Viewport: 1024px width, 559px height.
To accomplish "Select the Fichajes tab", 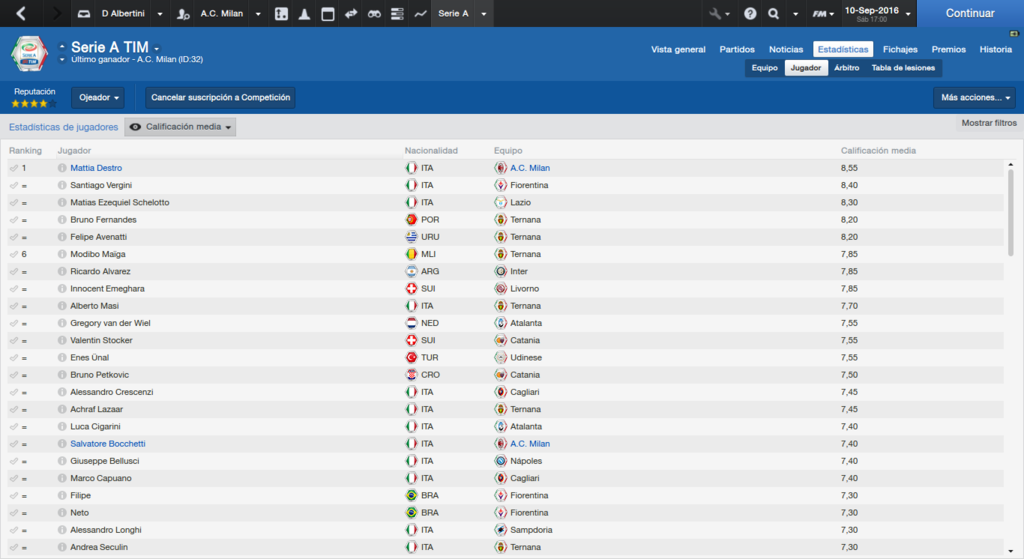I will pyautogui.click(x=900, y=49).
